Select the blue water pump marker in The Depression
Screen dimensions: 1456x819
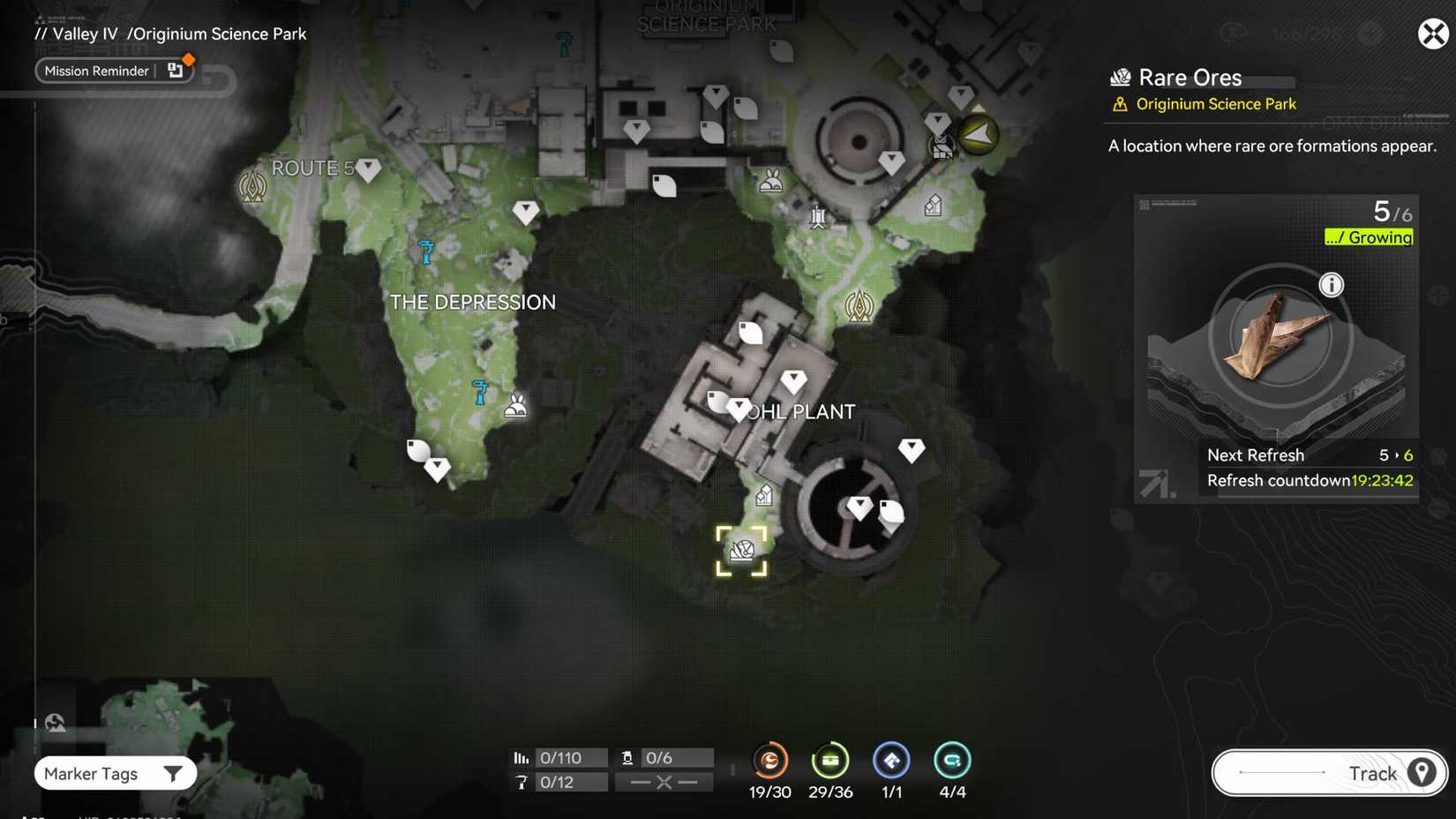(x=479, y=394)
